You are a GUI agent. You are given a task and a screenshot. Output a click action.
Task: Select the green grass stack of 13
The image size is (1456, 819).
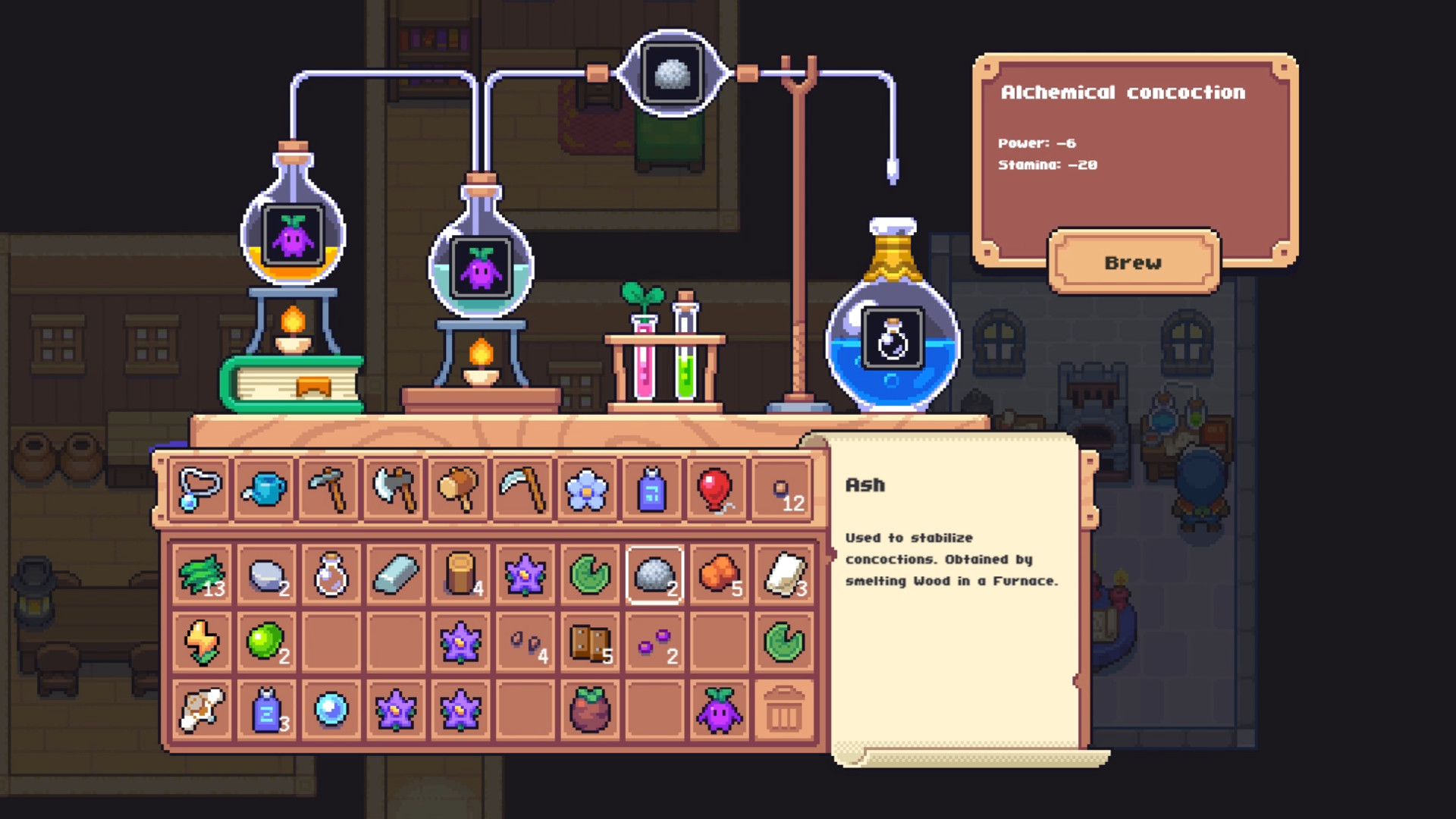click(x=202, y=575)
